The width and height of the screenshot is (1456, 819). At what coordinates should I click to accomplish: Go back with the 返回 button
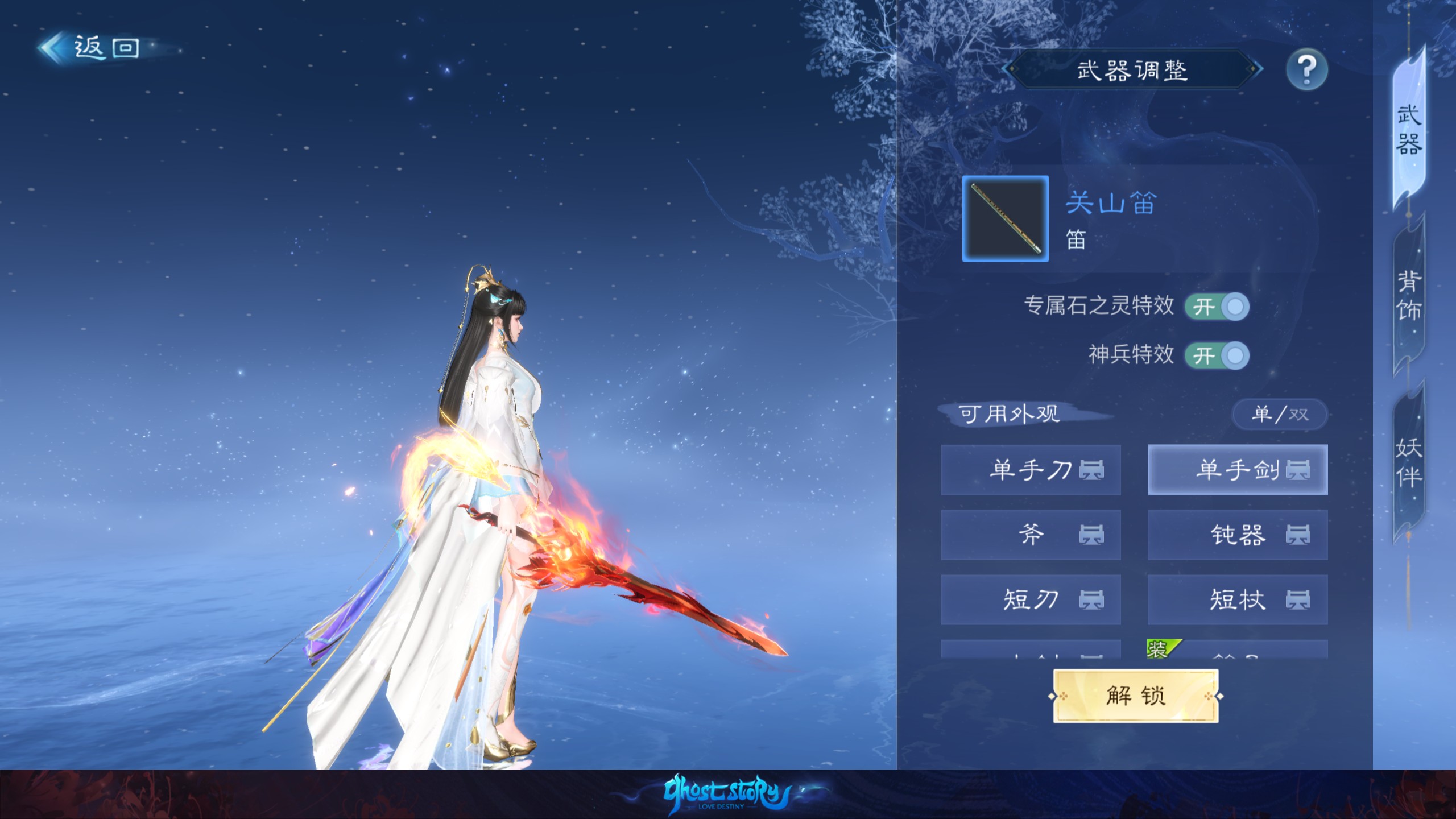91,48
